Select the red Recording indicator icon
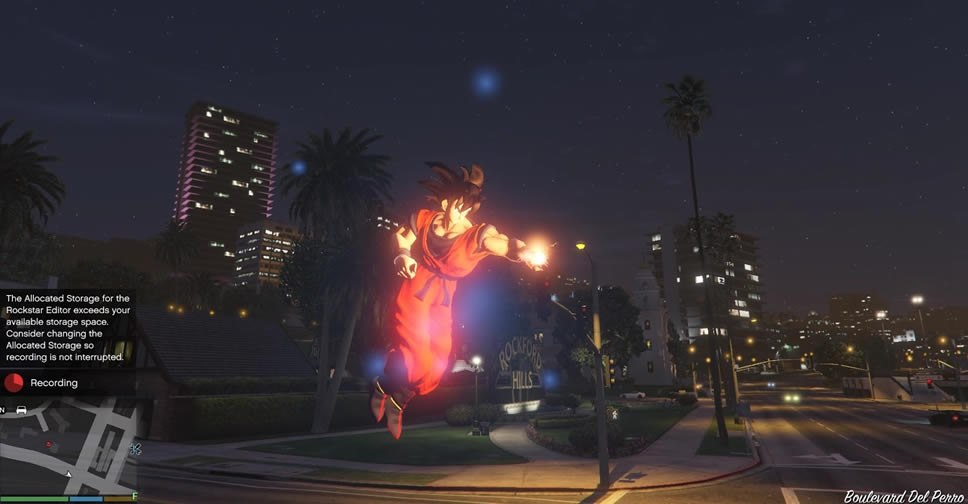The height and width of the screenshot is (504, 968). [14, 382]
